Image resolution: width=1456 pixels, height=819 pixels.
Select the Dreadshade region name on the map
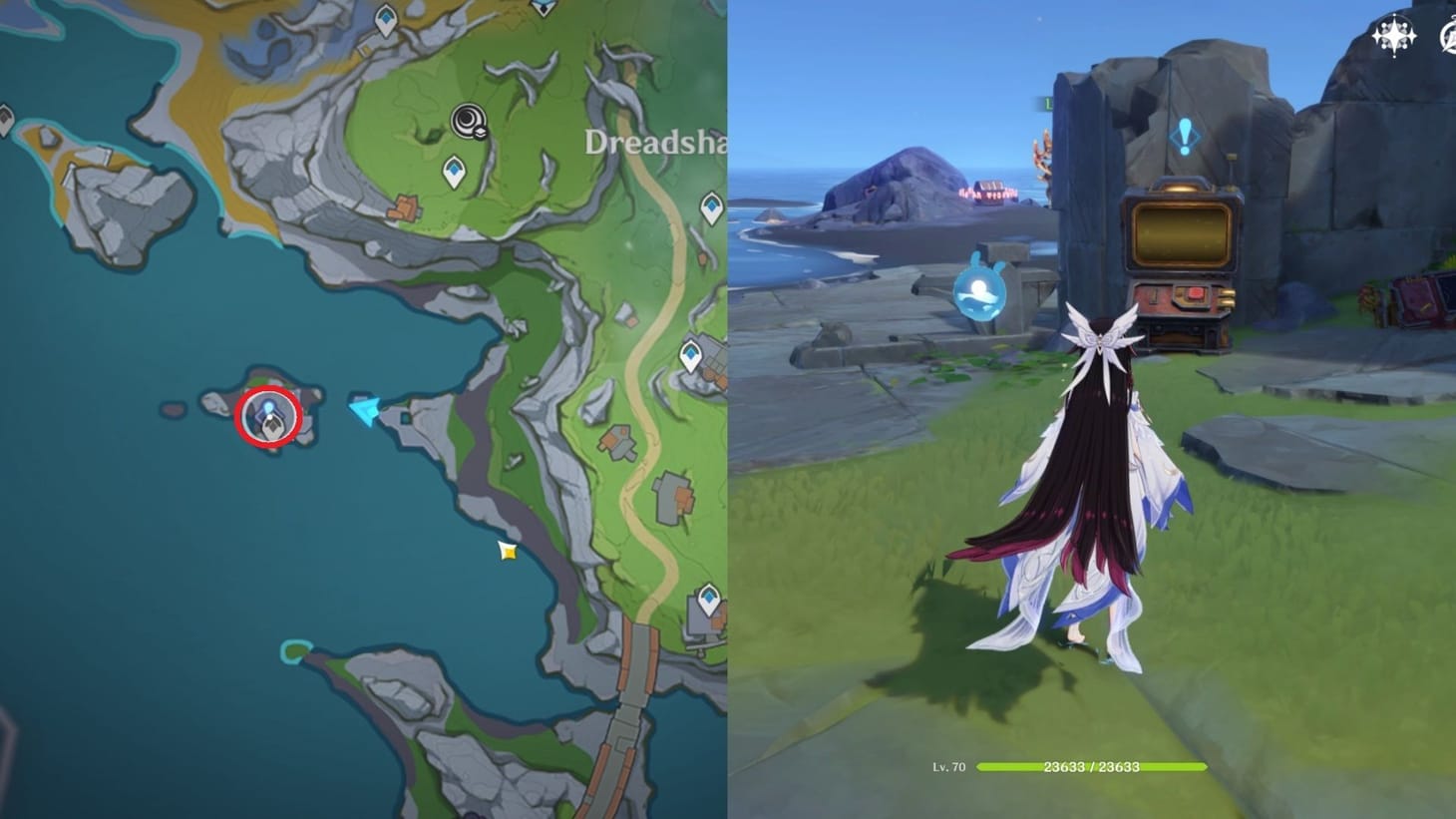coord(653,144)
